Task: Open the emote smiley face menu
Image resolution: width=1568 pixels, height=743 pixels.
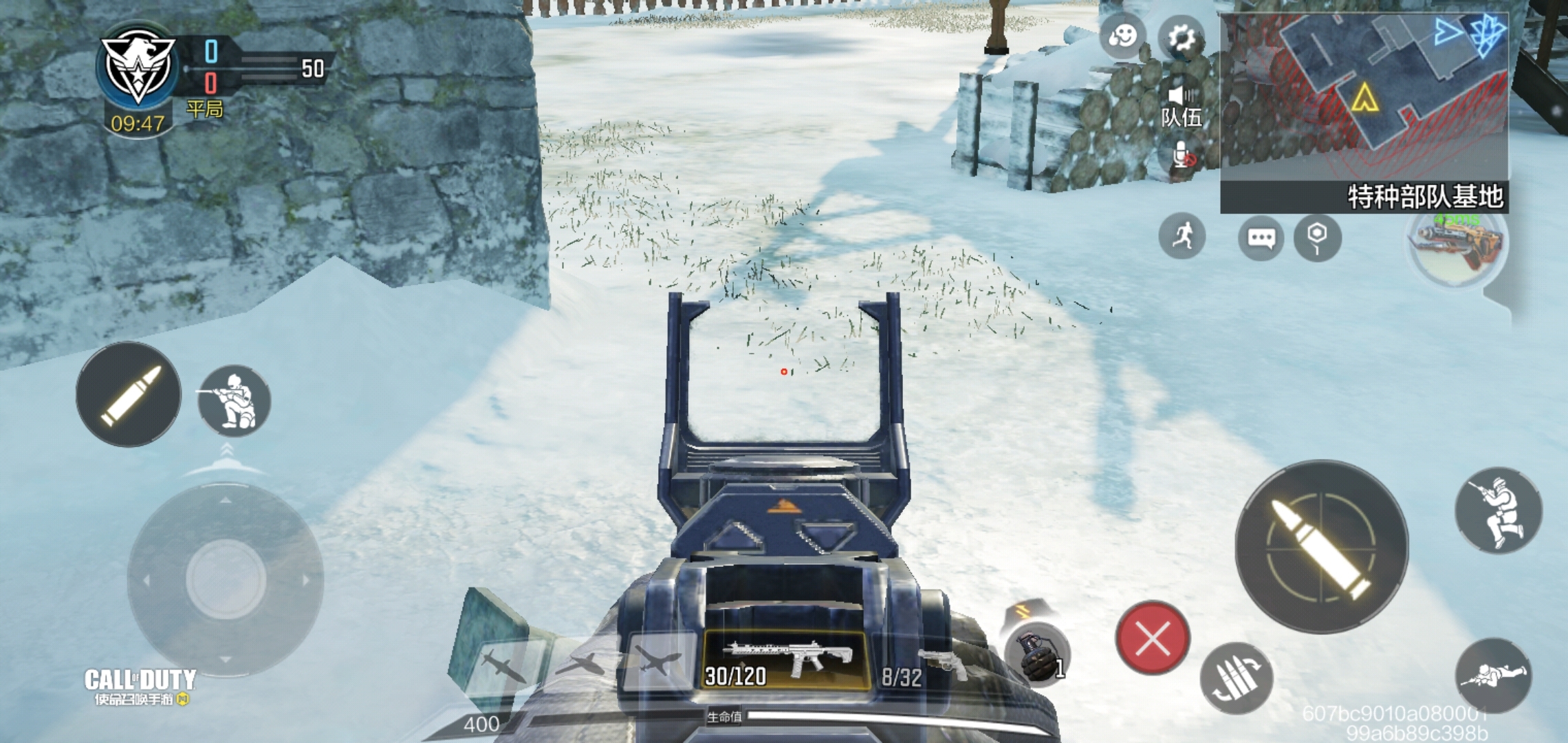Action: [x=1123, y=36]
